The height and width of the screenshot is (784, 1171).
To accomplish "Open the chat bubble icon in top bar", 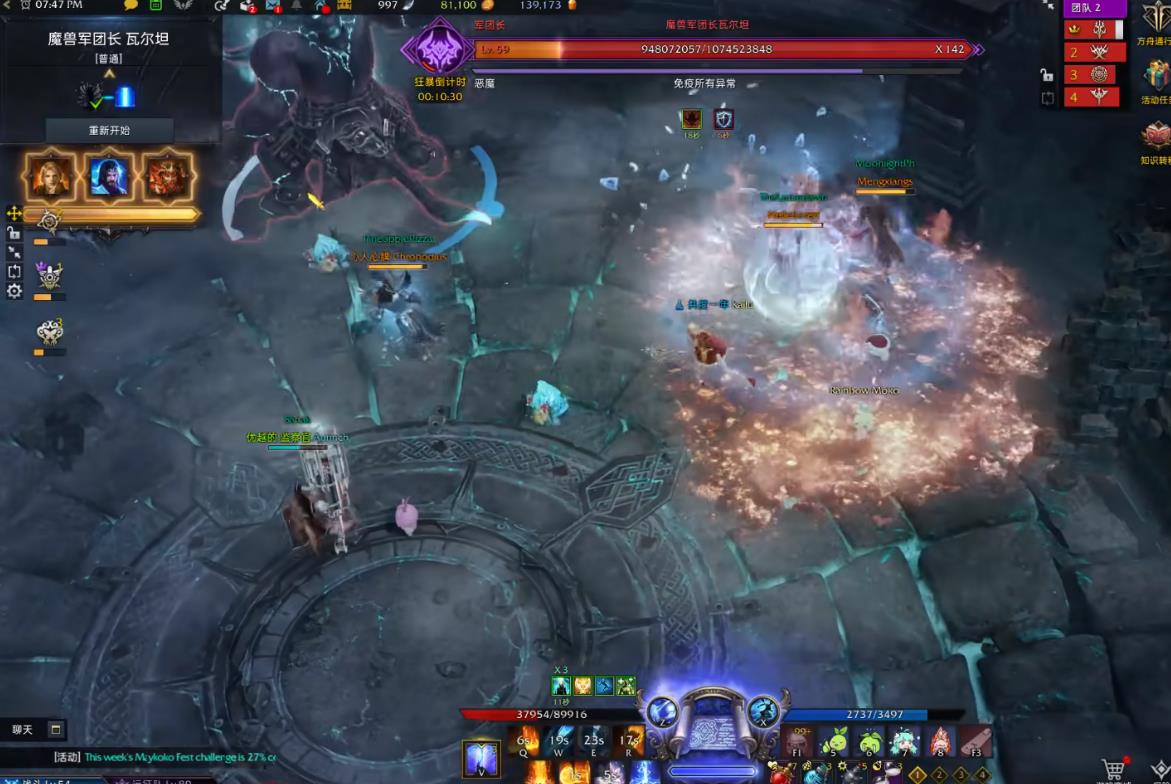I will coord(131,5).
